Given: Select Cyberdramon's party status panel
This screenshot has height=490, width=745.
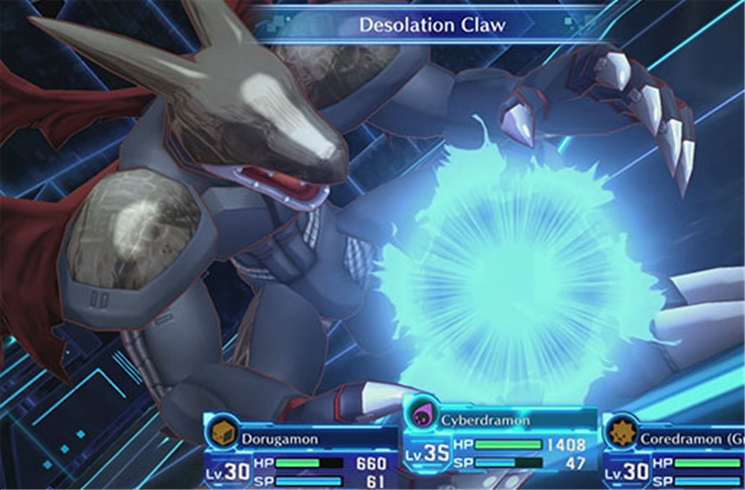Looking at the screenshot, I should (500, 438).
